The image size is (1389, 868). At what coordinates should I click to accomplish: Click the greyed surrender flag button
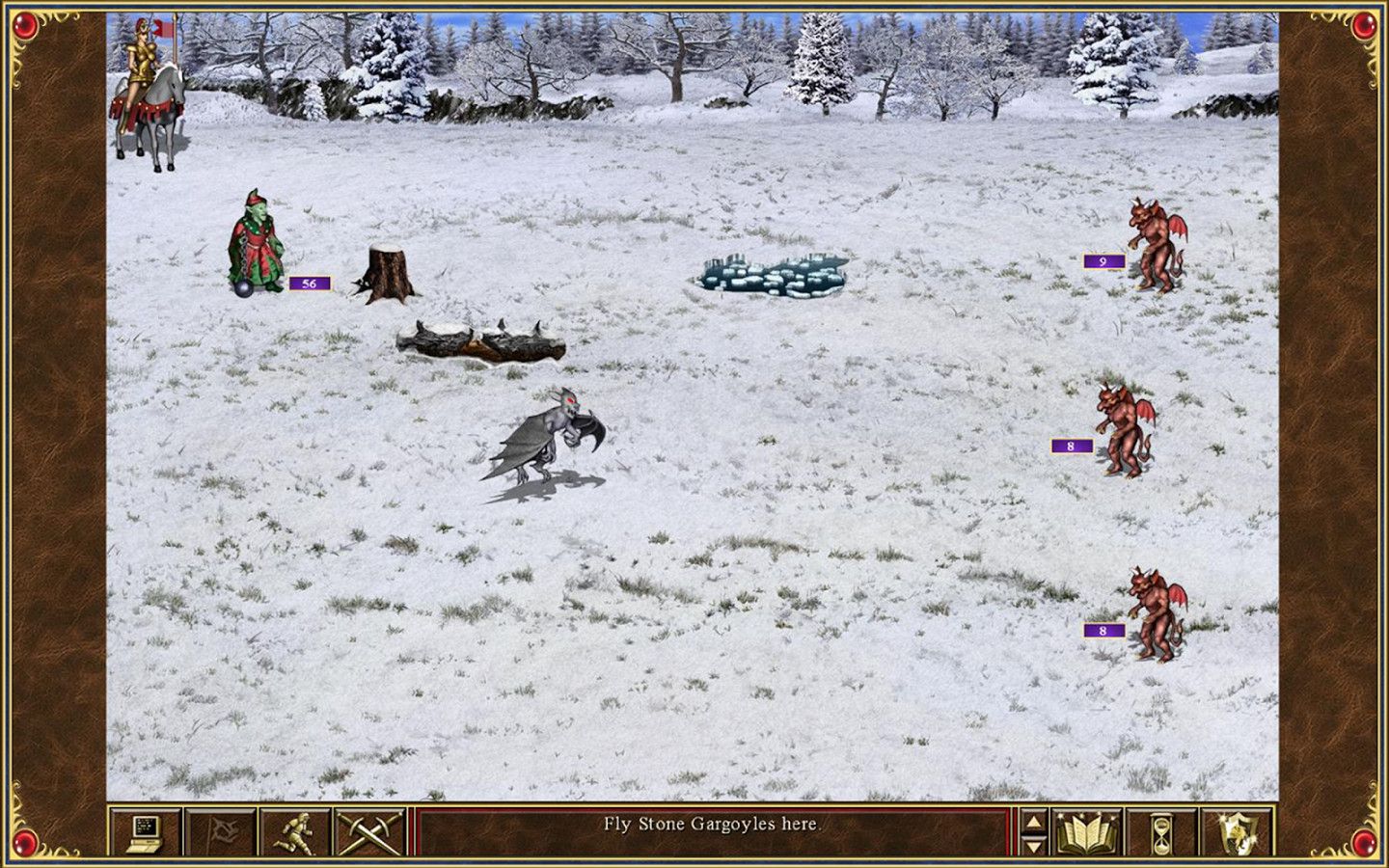click(221, 832)
